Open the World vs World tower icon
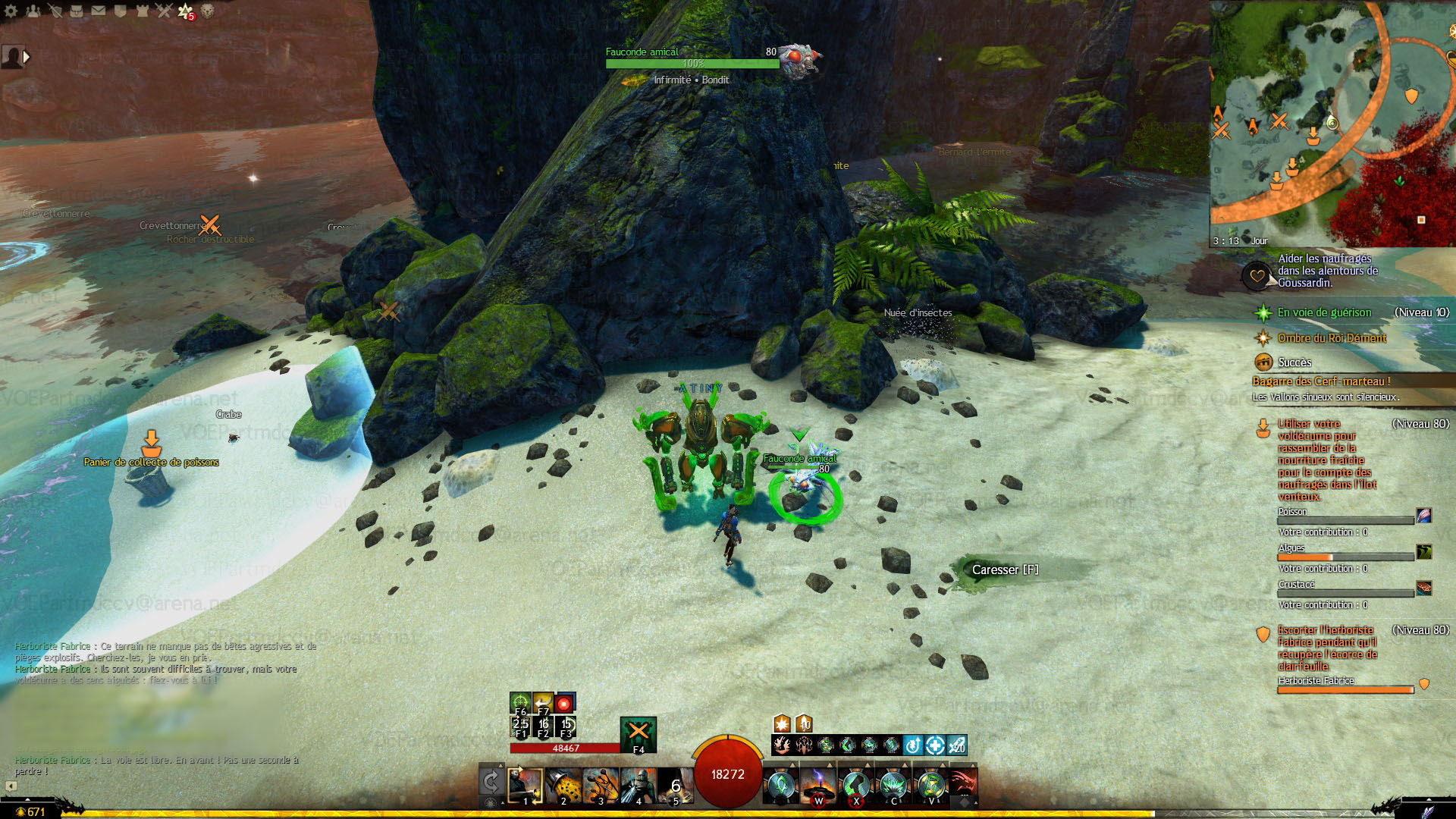 coord(143,11)
